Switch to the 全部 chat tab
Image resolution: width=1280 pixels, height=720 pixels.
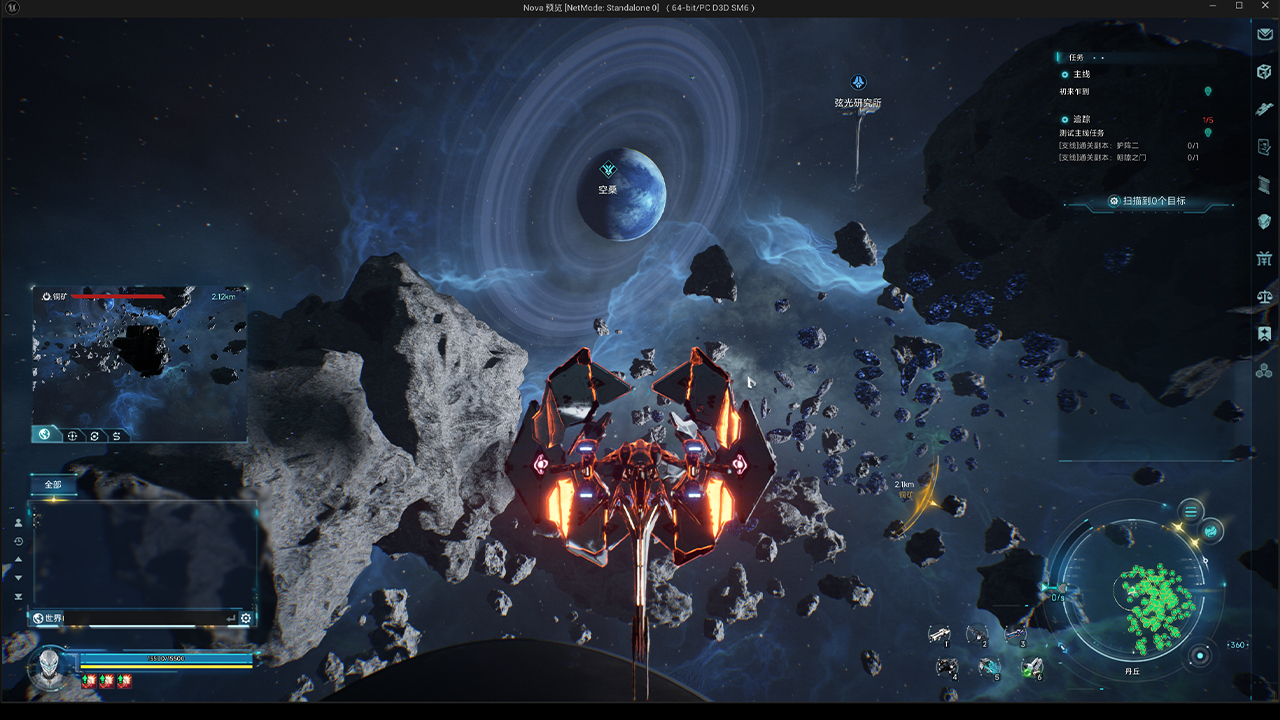click(53, 485)
